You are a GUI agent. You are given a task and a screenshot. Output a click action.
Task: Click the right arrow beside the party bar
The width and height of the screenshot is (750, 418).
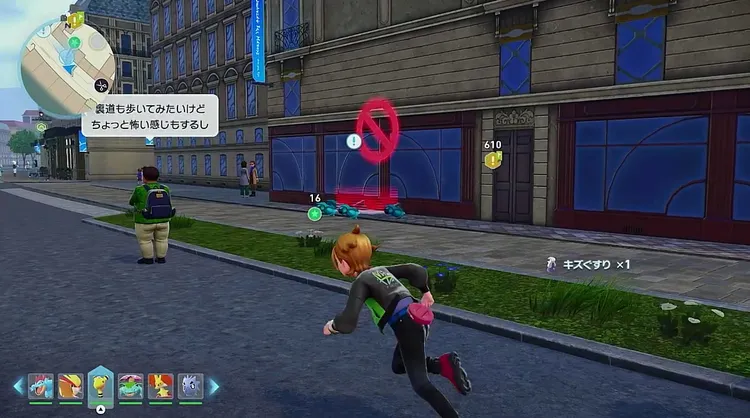click(213, 385)
